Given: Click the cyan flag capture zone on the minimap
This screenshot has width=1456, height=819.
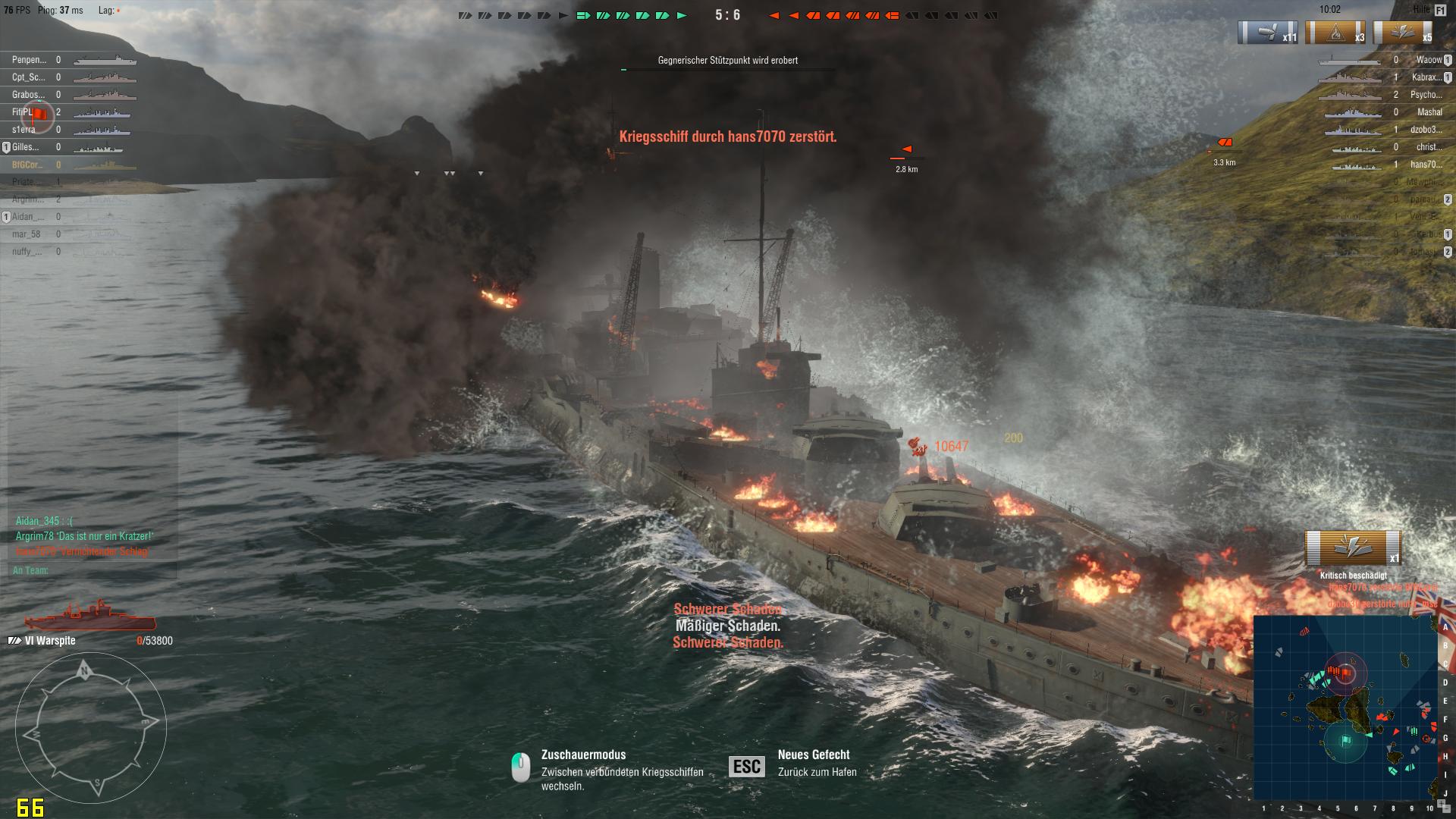Looking at the screenshot, I should (x=1346, y=739).
